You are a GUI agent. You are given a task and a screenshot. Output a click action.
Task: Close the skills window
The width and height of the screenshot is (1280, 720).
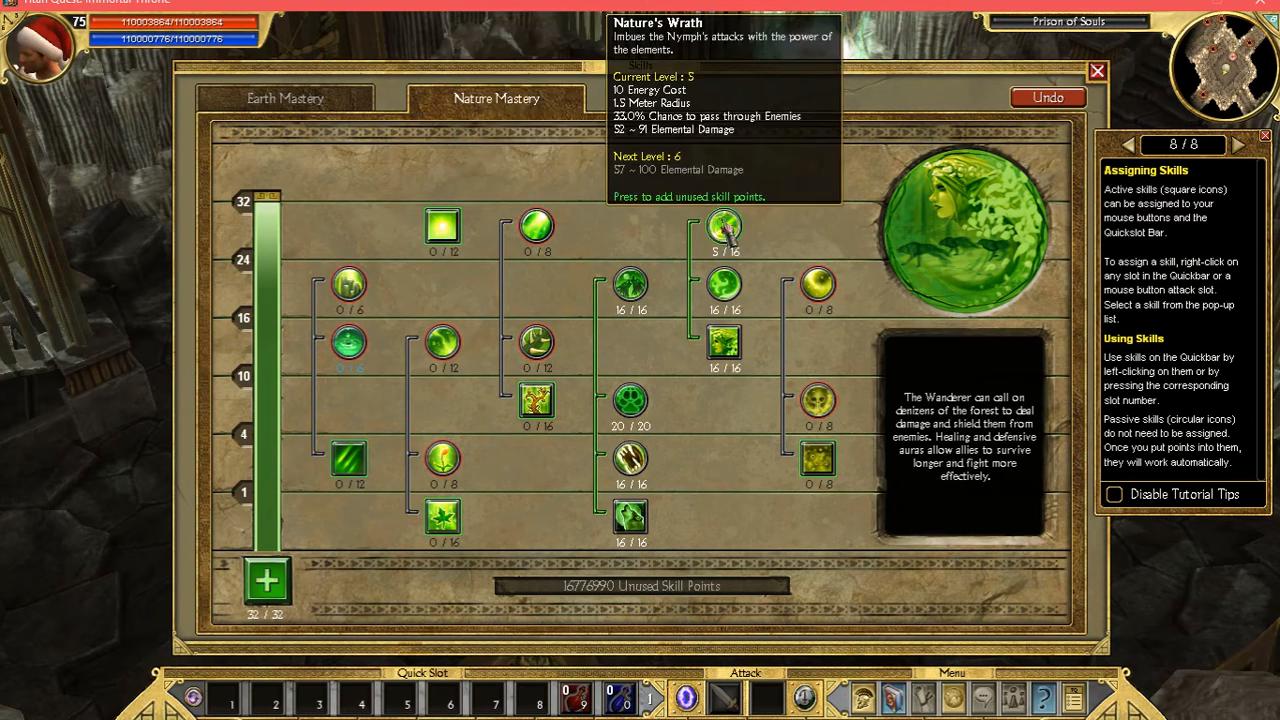pyautogui.click(x=1097, y=71)
